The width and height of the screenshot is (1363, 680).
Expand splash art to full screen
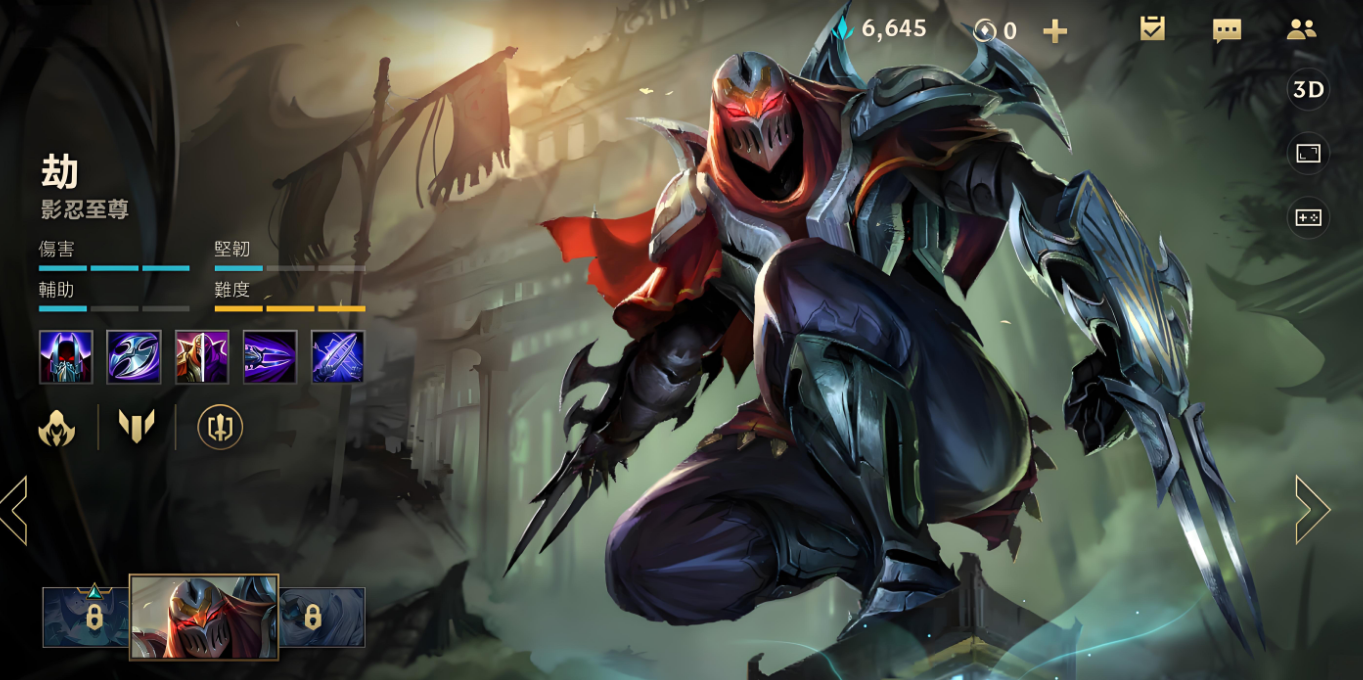coord(1308,153)
